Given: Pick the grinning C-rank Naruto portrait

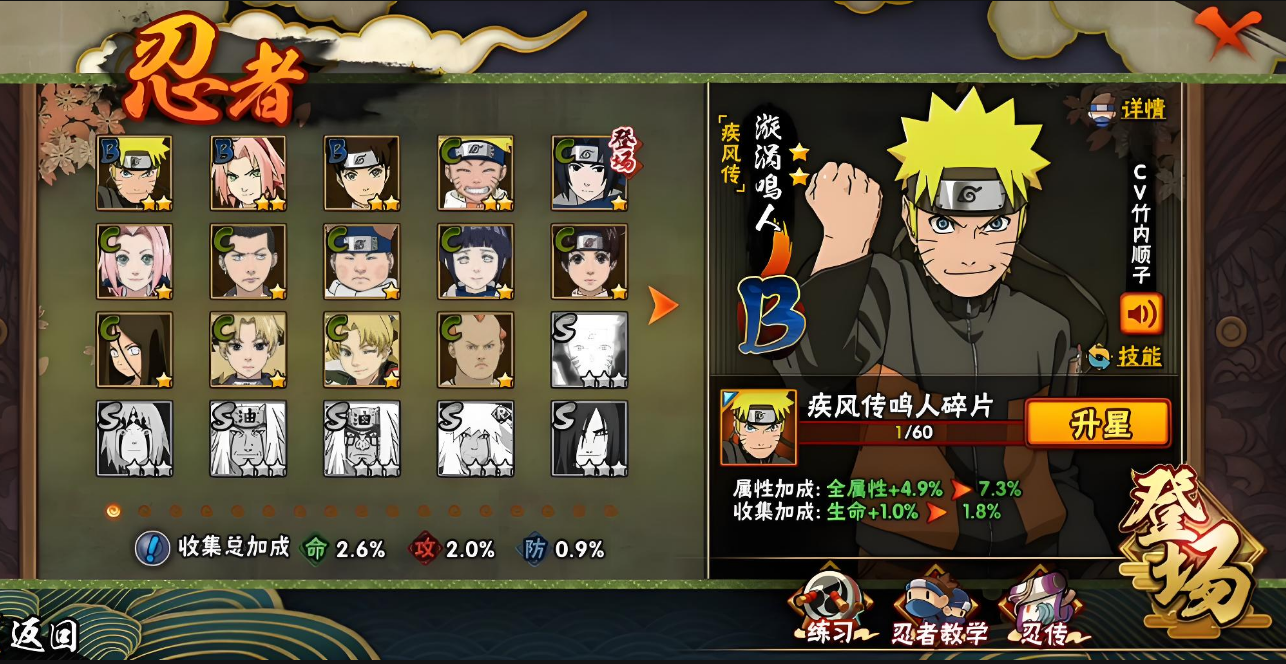Looking at the screenshot, I should point(476,173).
